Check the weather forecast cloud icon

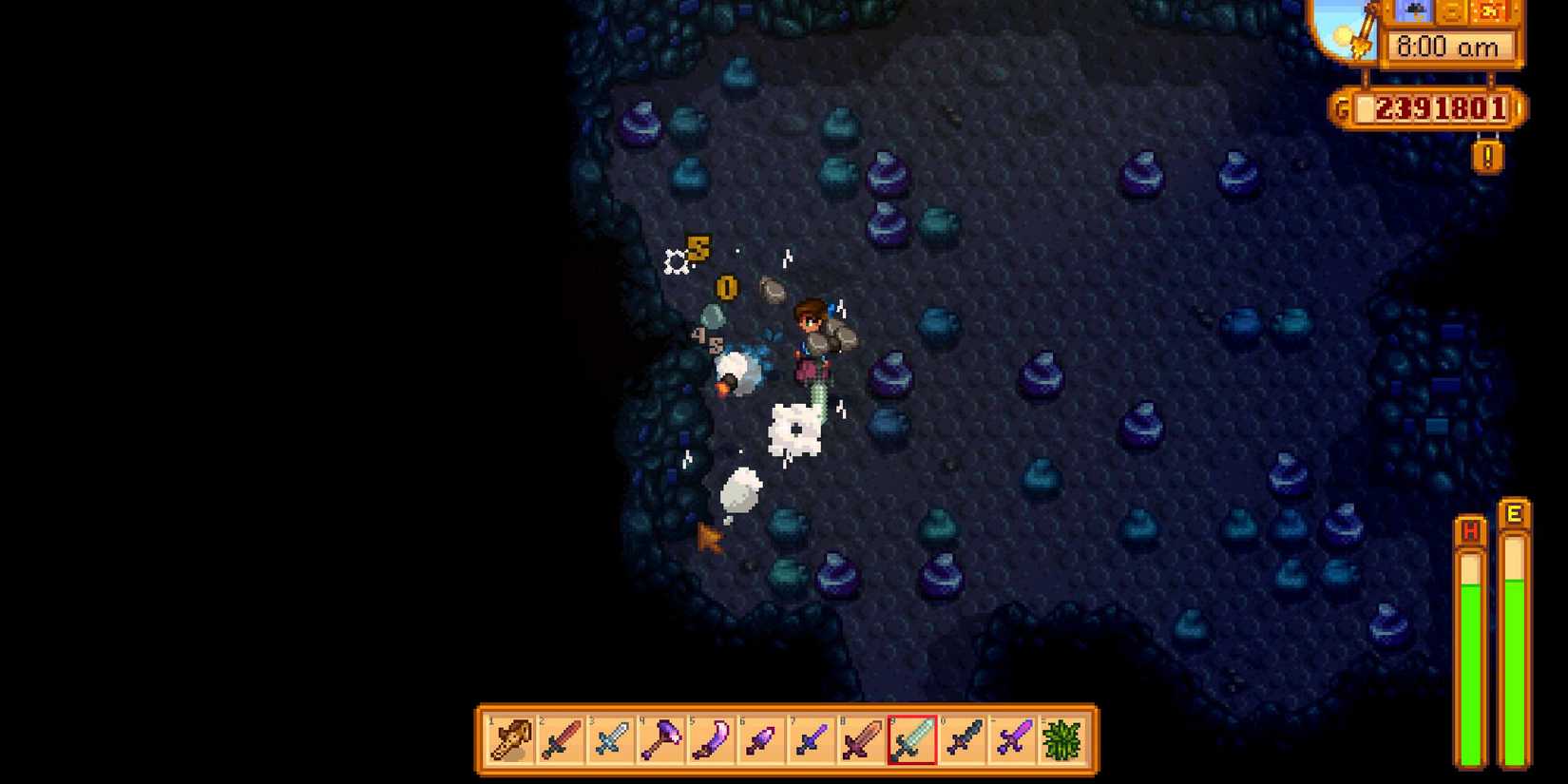tap(1412, 10)
